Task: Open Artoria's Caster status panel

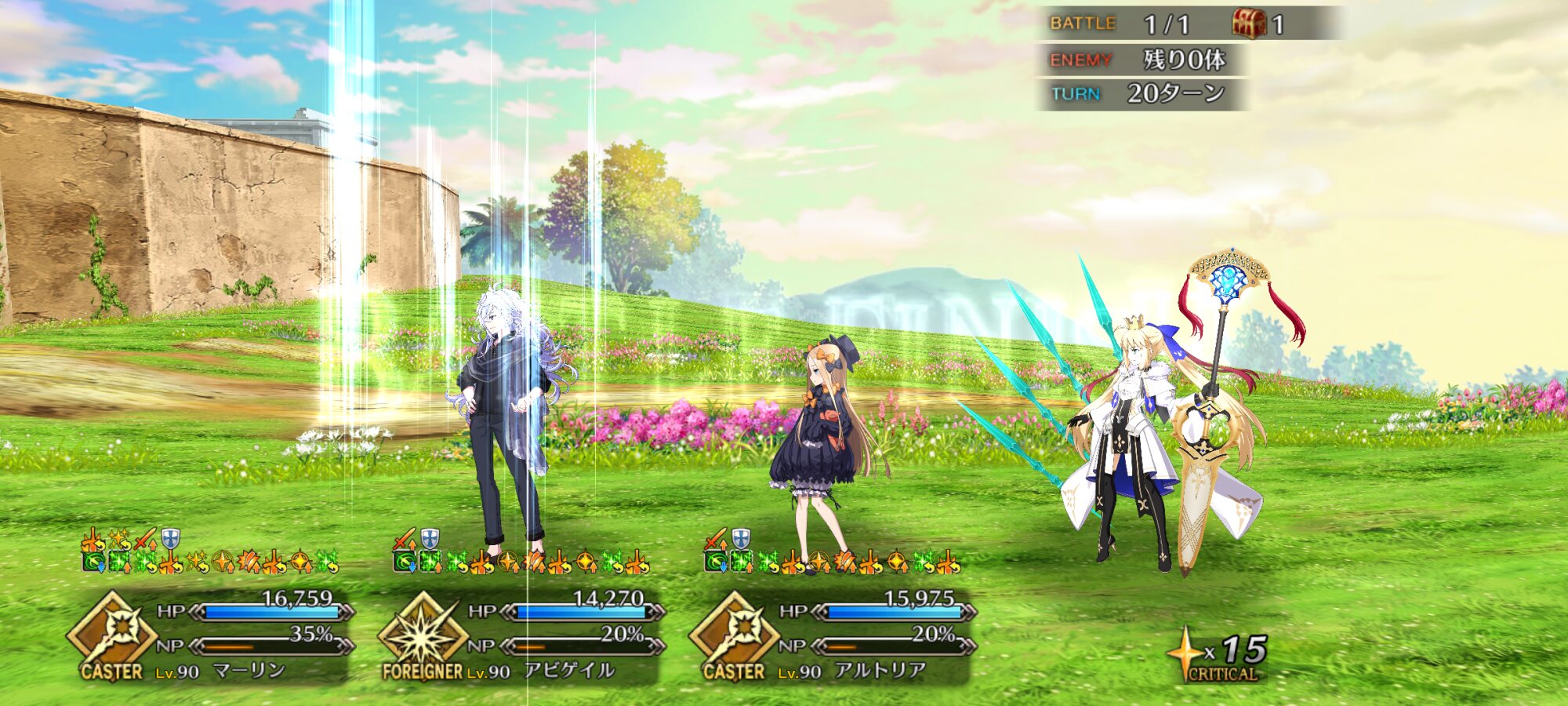Action: click(x=864, y=637)
